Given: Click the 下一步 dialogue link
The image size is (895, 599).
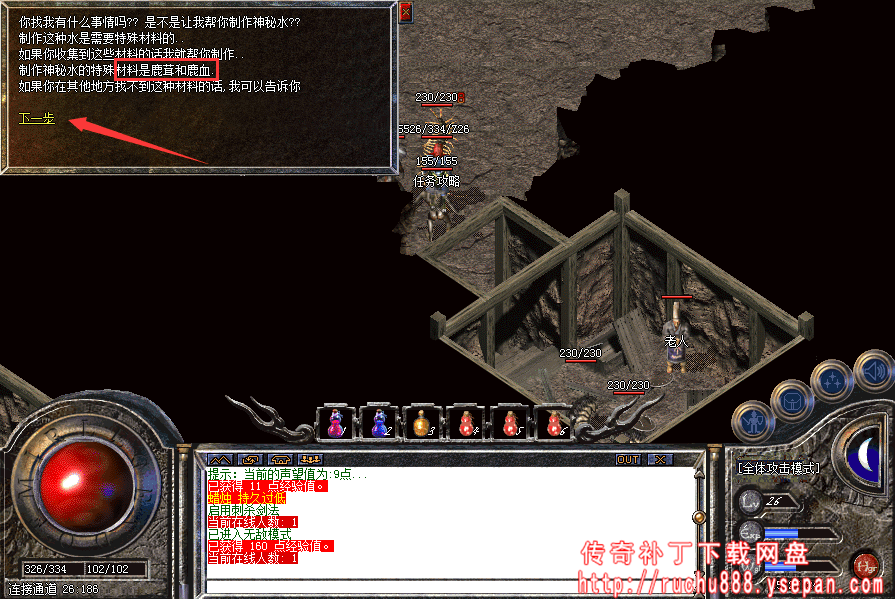Looking at the screenshot, I should coord(36,118).
